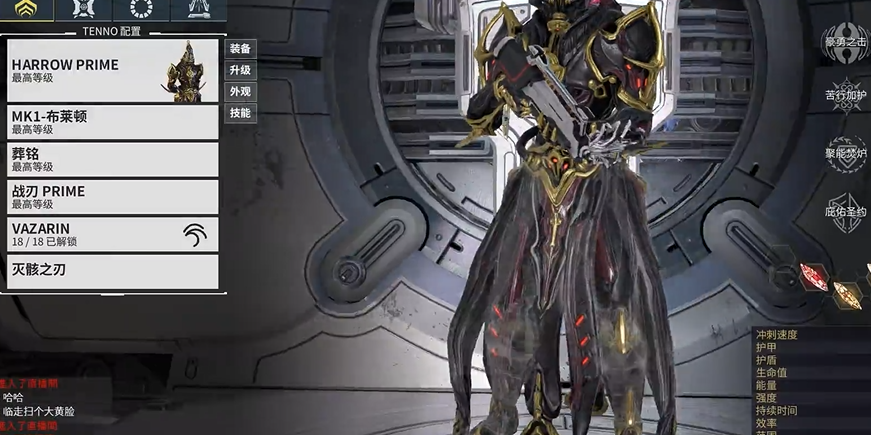Open the 外观 (Appearance) screen

[x=240, y=92]
